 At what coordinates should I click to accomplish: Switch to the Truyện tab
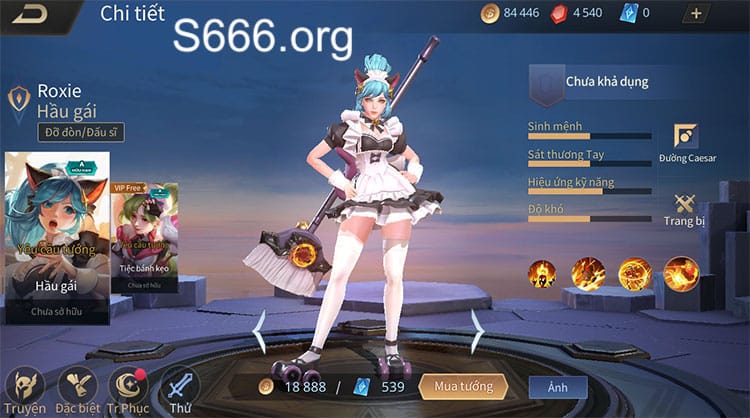tap(24, 390)
